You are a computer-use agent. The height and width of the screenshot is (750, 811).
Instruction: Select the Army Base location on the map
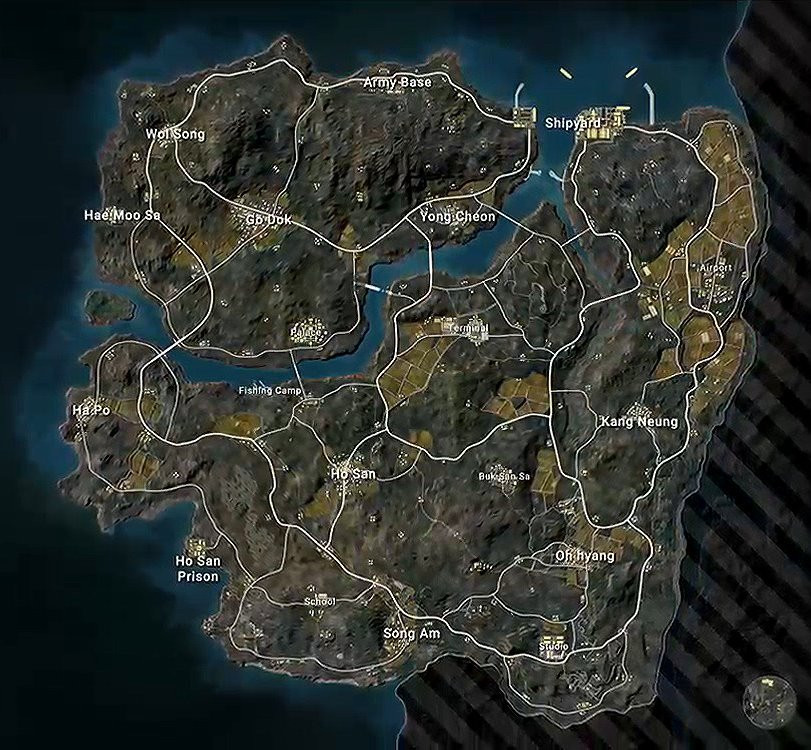(397, 82)
